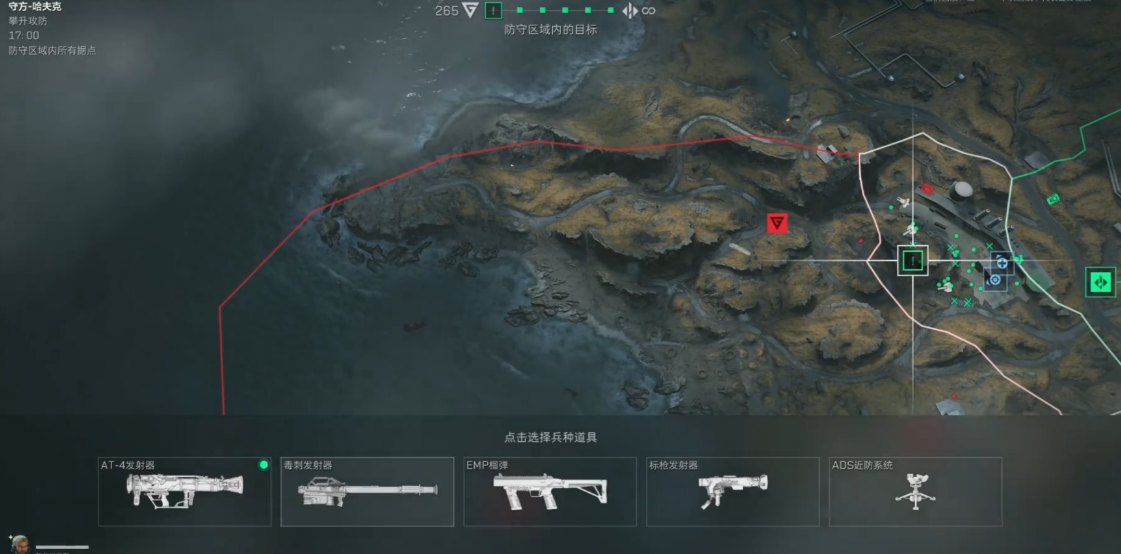Choose the 毒刺发射器 launcher card
This screenshot has height=554, width=1121.
(367, 491)
